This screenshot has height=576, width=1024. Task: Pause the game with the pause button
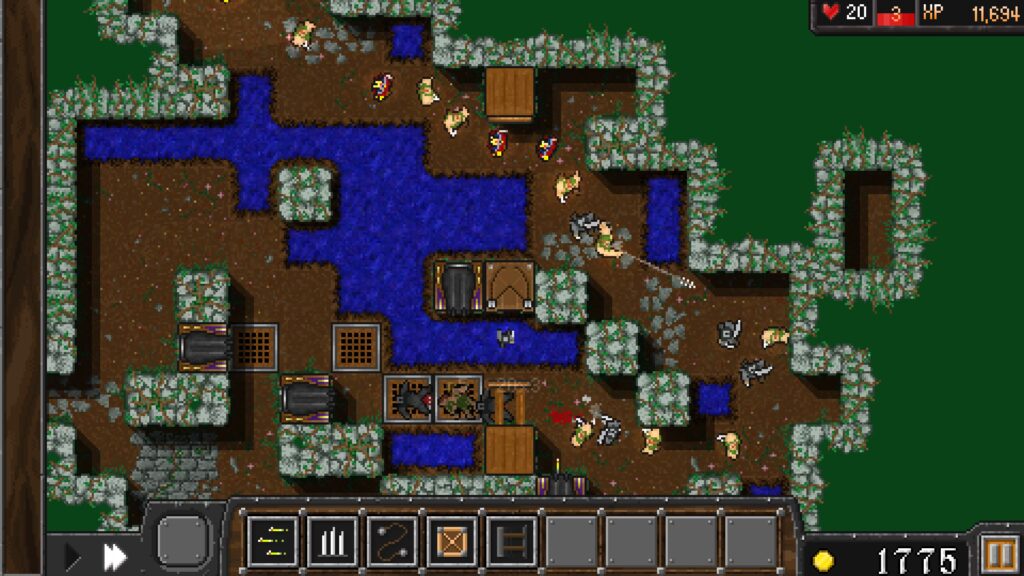(x=997, y=555)
